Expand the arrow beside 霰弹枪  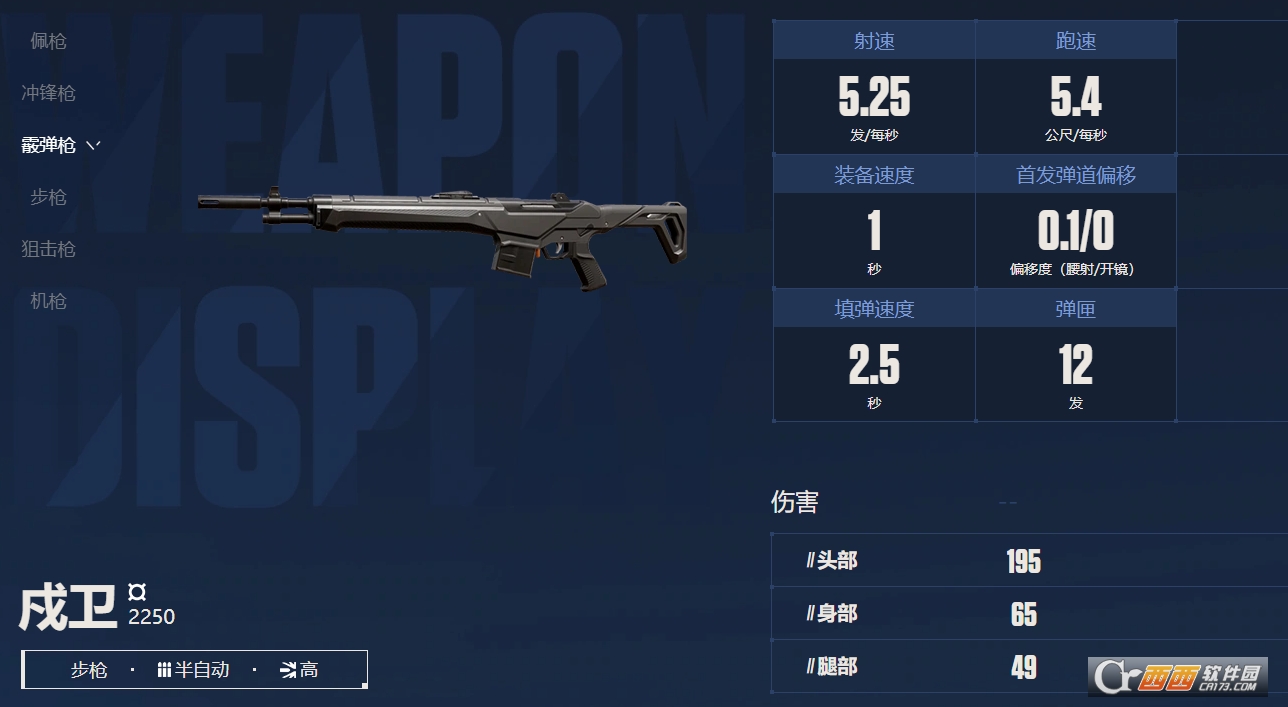tap(93, 145)
